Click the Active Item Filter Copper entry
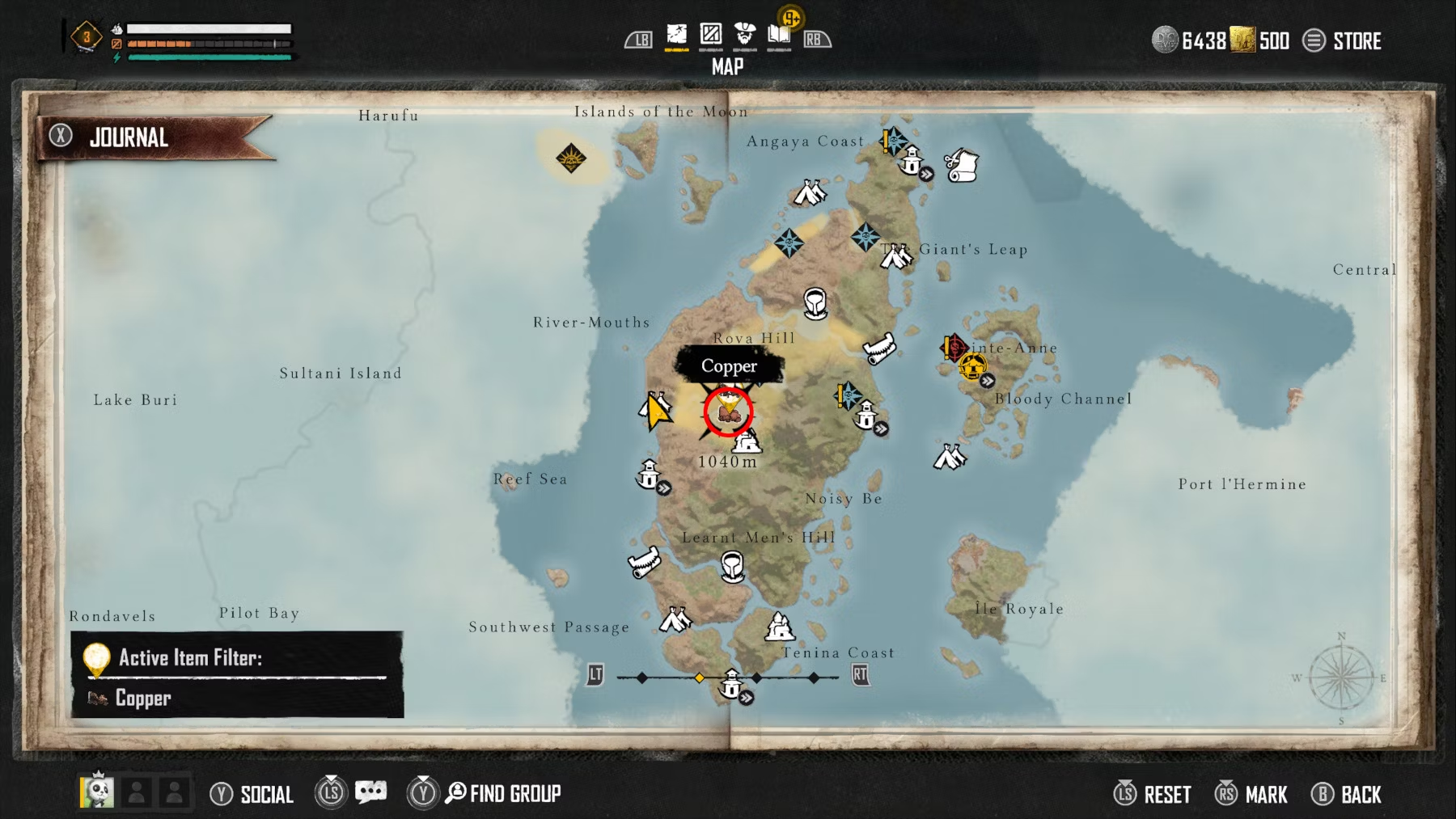The width and height of the screenshot is (1456, 819). [142, 698]
